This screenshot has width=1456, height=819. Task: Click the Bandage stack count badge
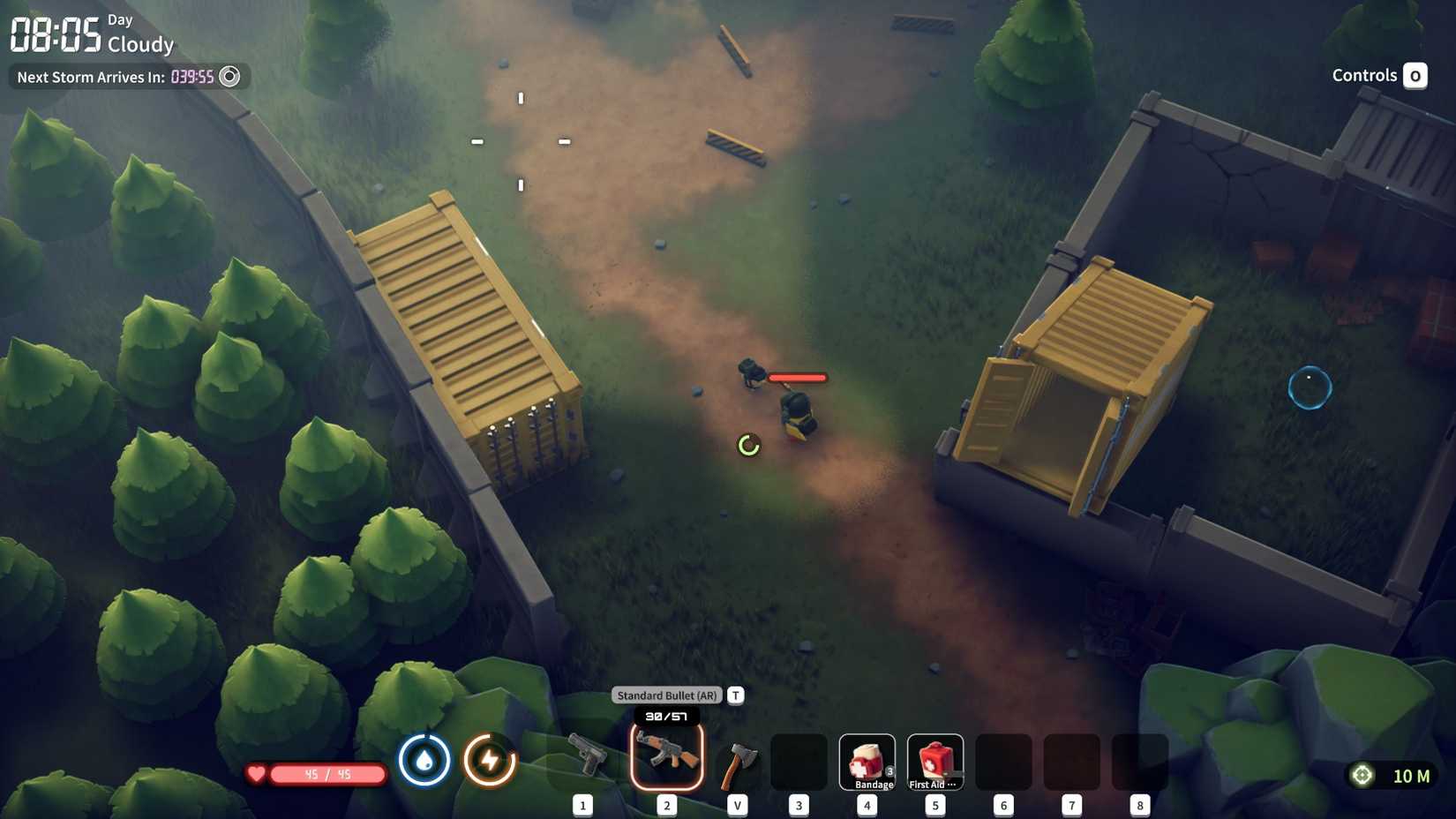pyautogui.click(x=890, y=770)
